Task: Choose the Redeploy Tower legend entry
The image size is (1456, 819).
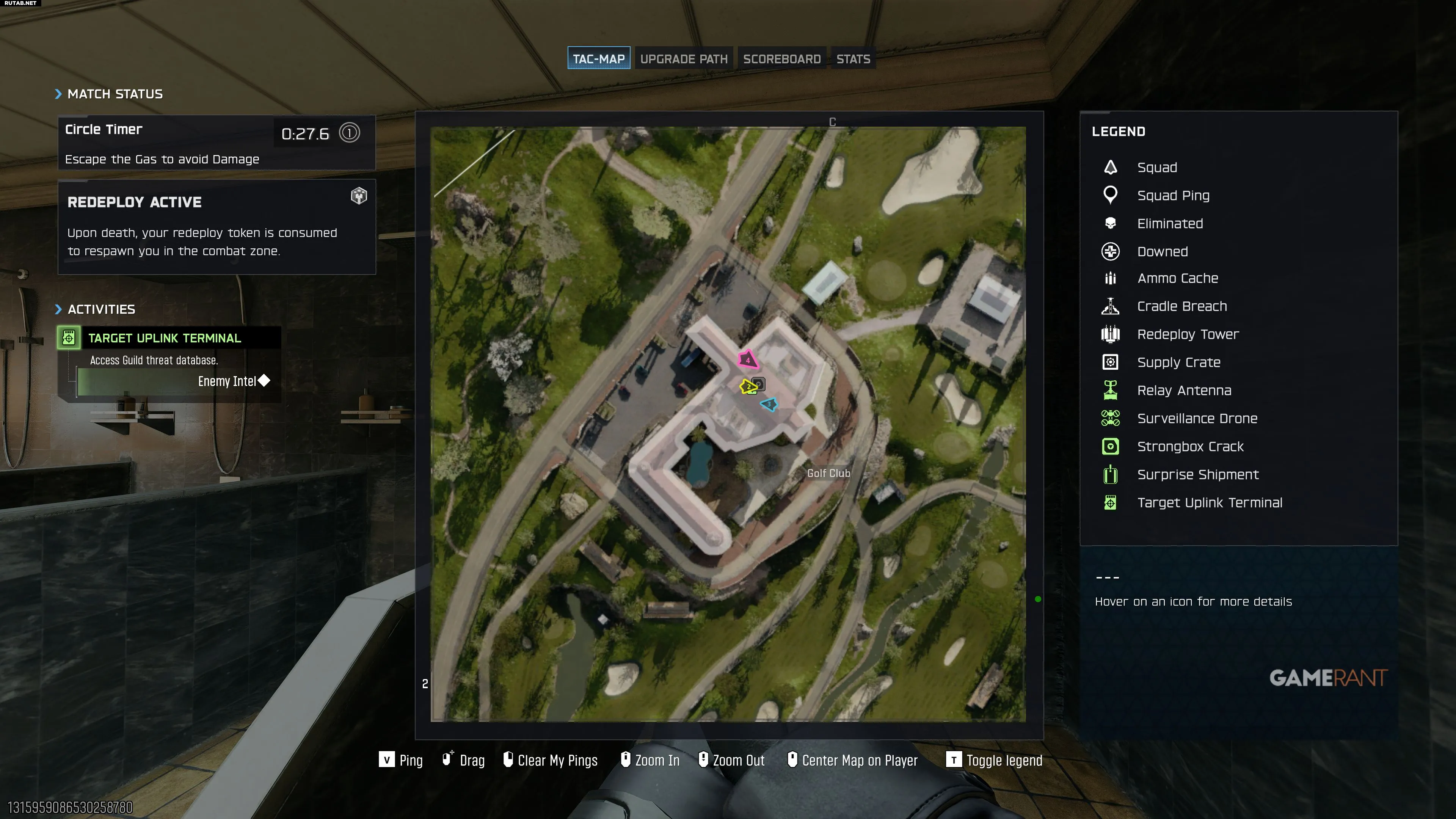Action: [1187, 334]
